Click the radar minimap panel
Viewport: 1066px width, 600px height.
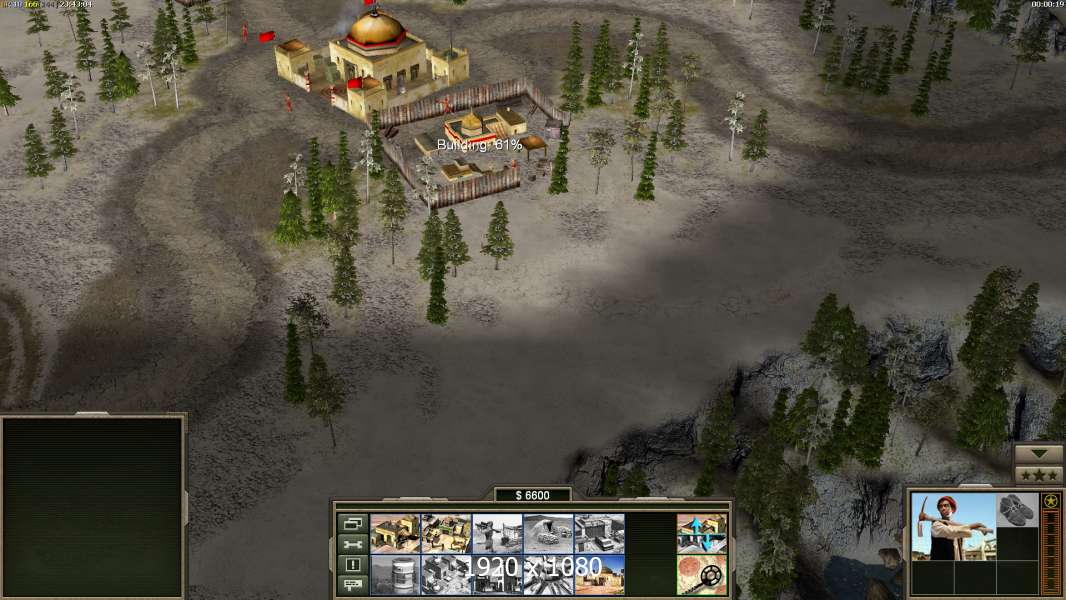93,506
